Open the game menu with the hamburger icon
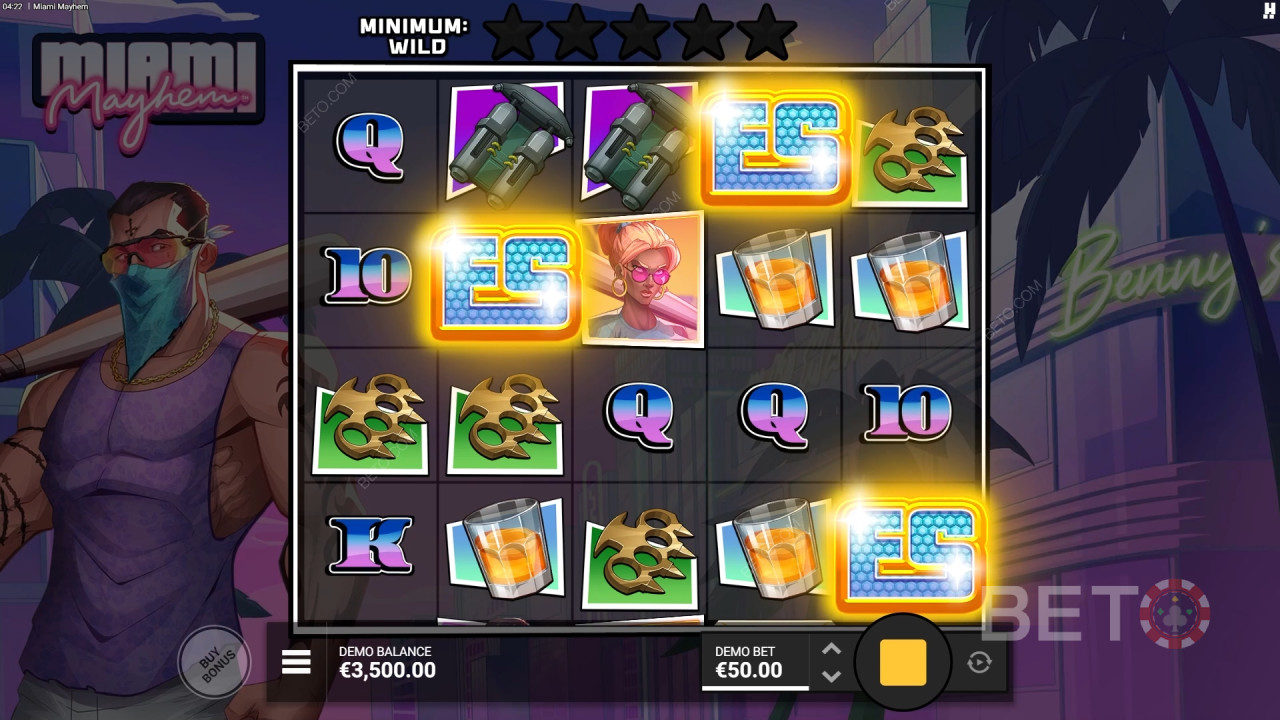Image resolution: width=1280 pixels, height=720 pixels. click(295, 662)
